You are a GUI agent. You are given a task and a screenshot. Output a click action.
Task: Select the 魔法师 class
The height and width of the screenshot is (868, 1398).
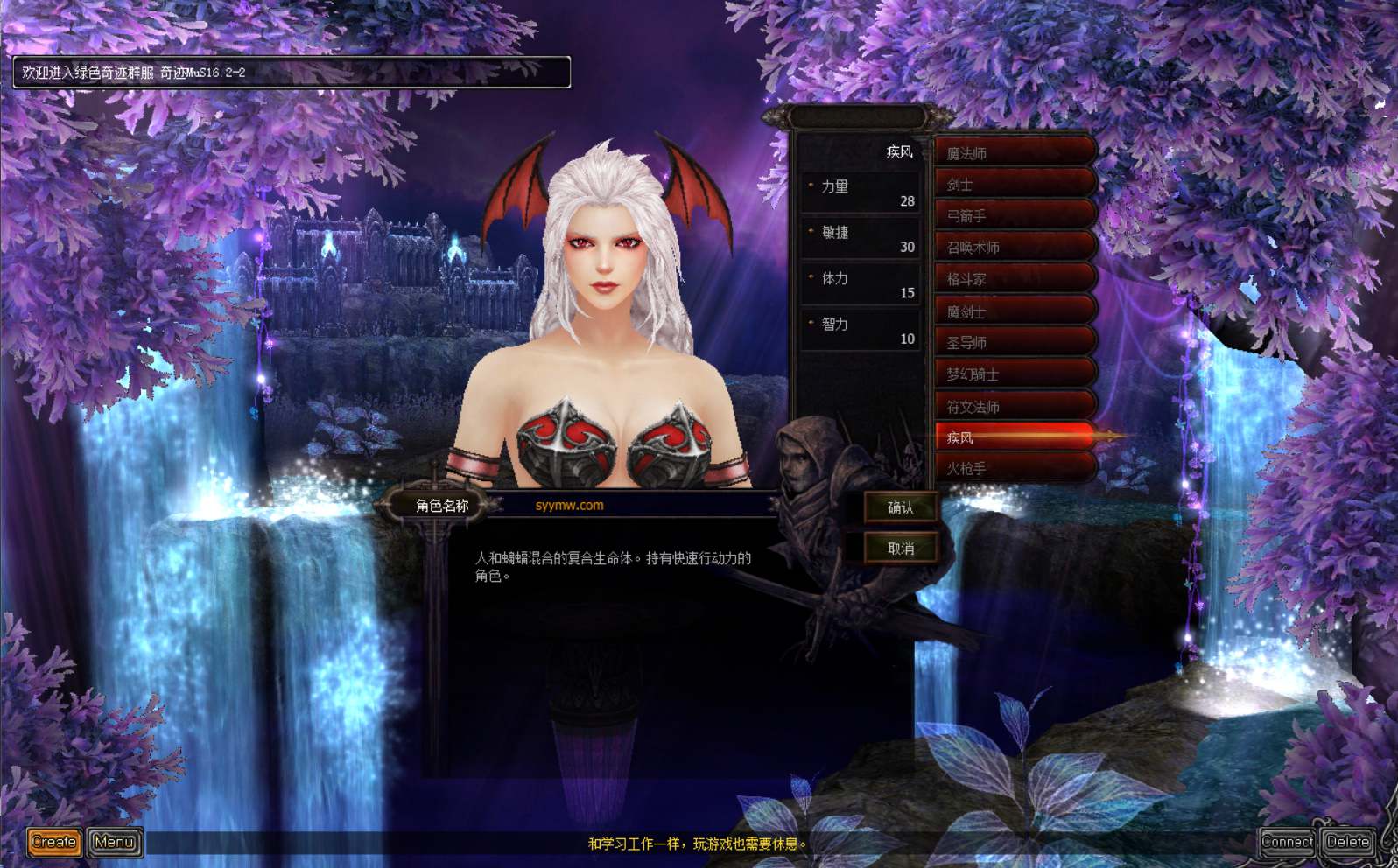click(1014, 153)
